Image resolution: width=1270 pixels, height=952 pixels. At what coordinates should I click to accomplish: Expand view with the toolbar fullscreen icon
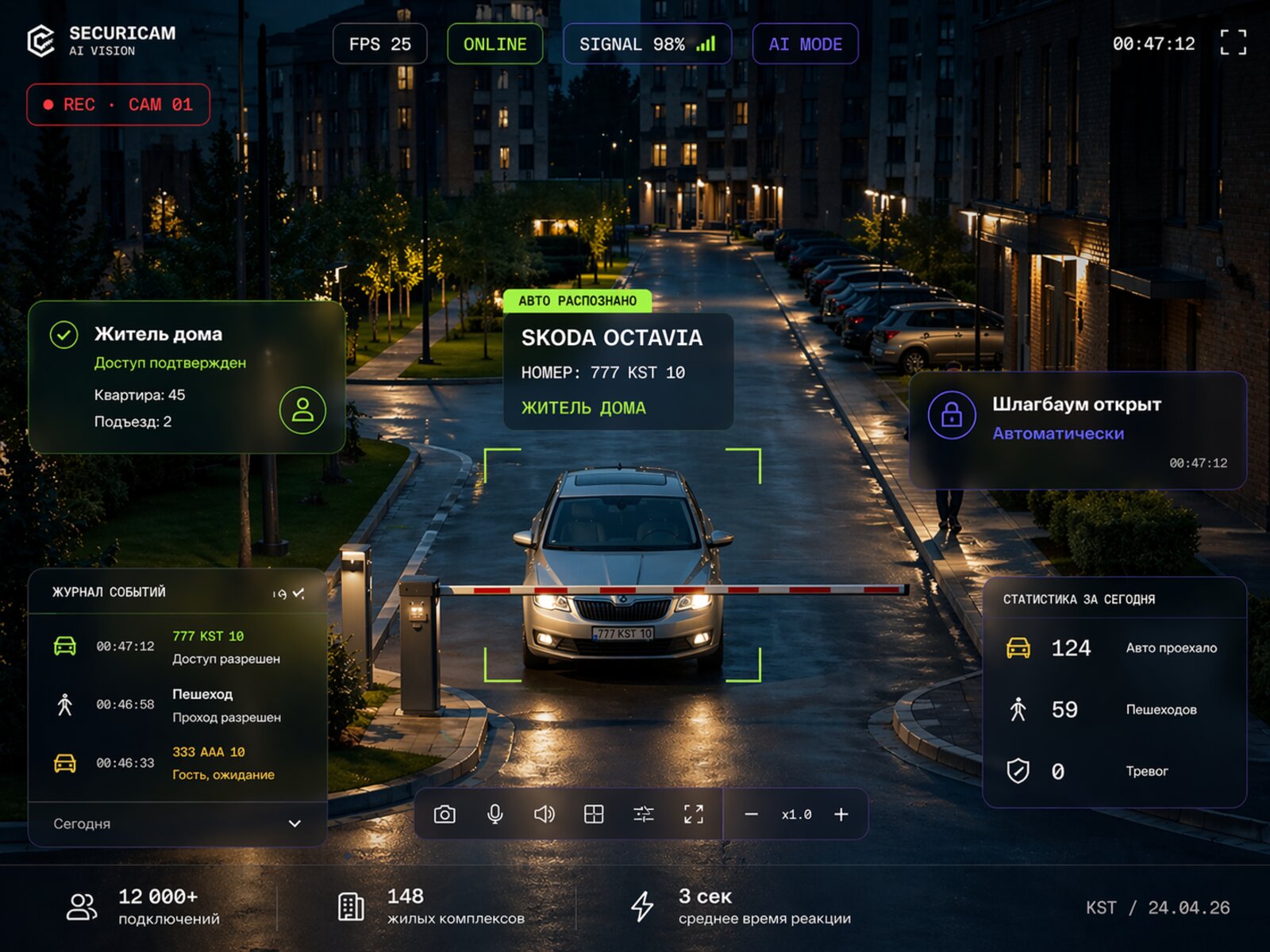point(694,814)
